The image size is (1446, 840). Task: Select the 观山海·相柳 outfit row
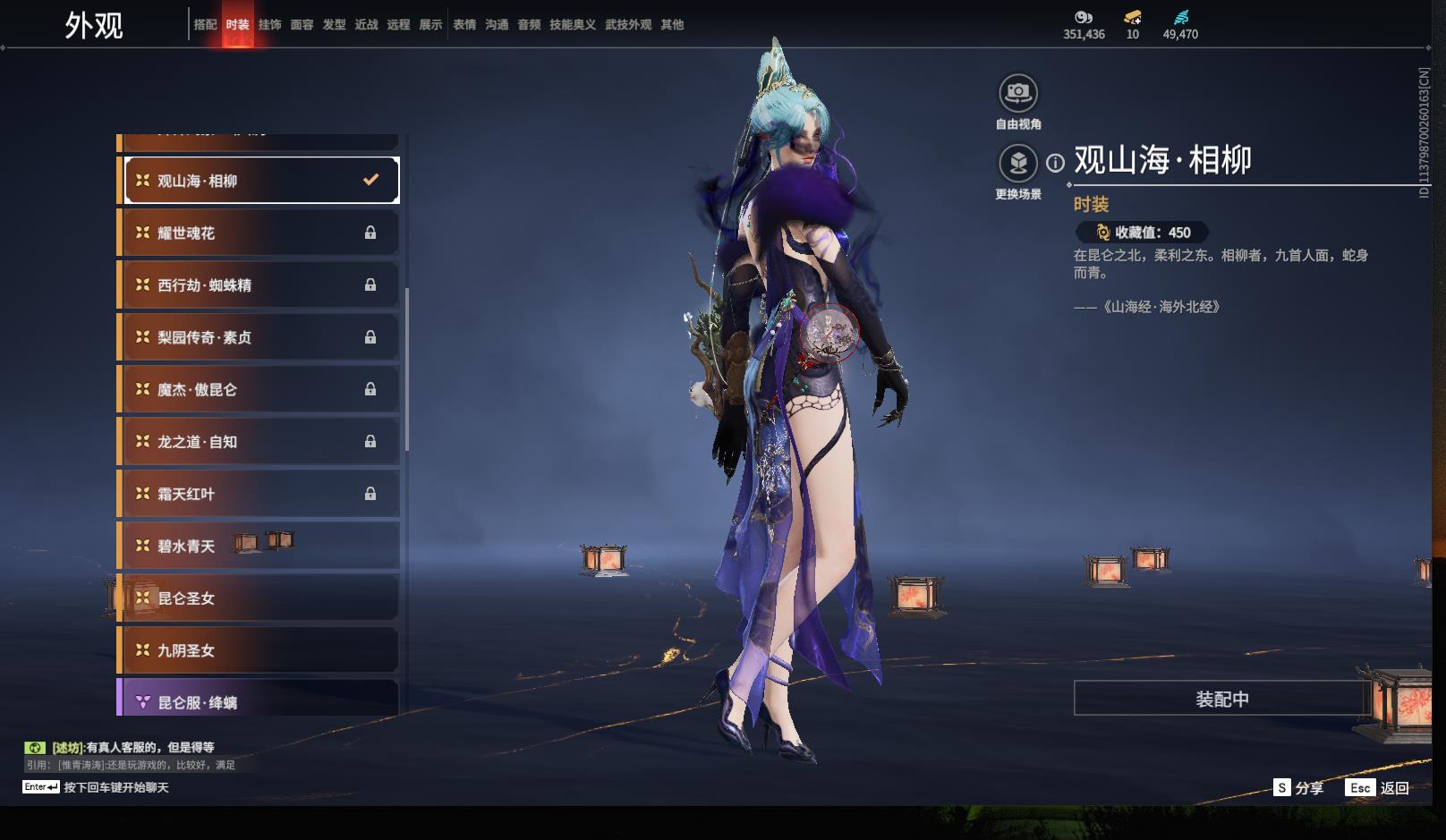tap(259, 181)
